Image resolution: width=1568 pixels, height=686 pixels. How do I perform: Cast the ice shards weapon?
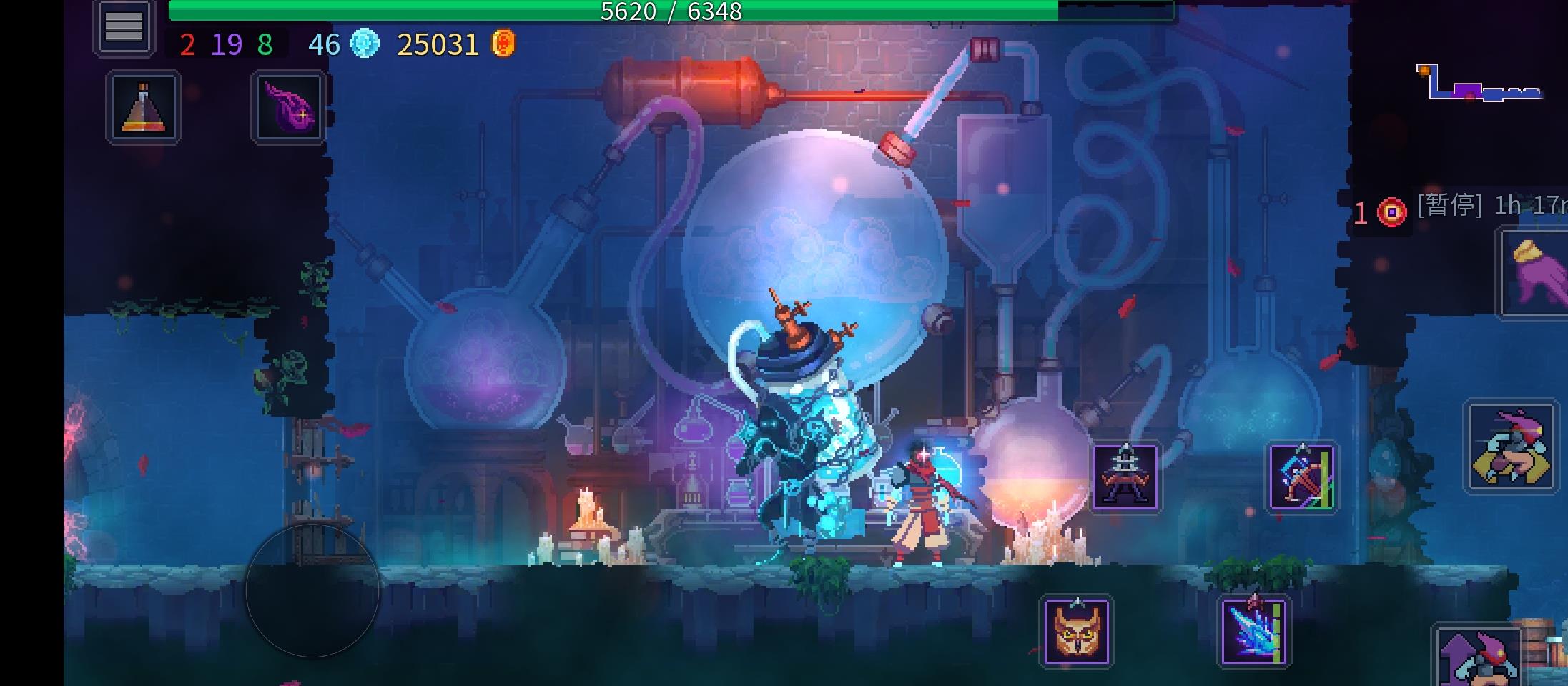[1253, 632]
